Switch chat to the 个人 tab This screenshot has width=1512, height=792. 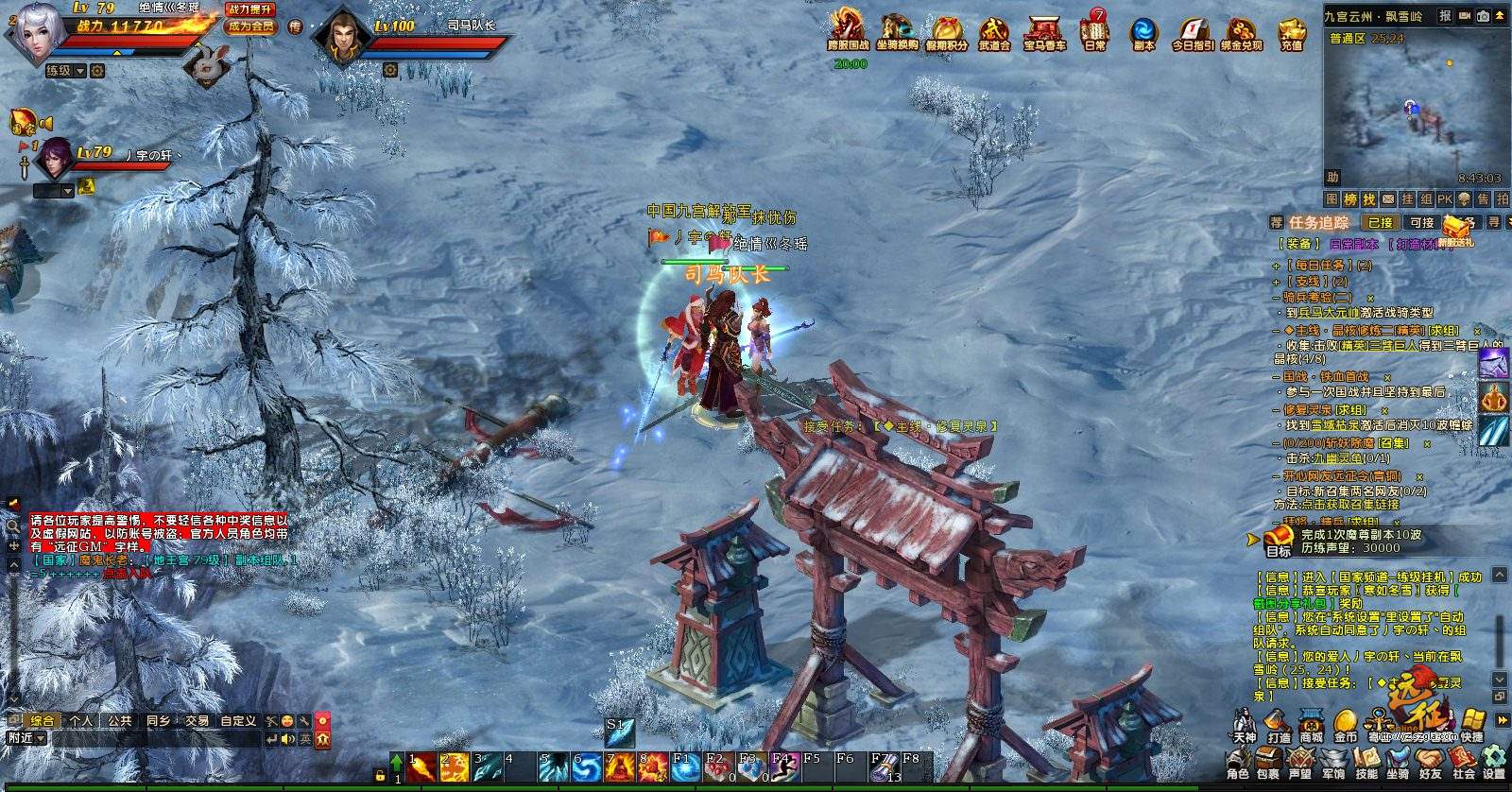click(81, 720)
